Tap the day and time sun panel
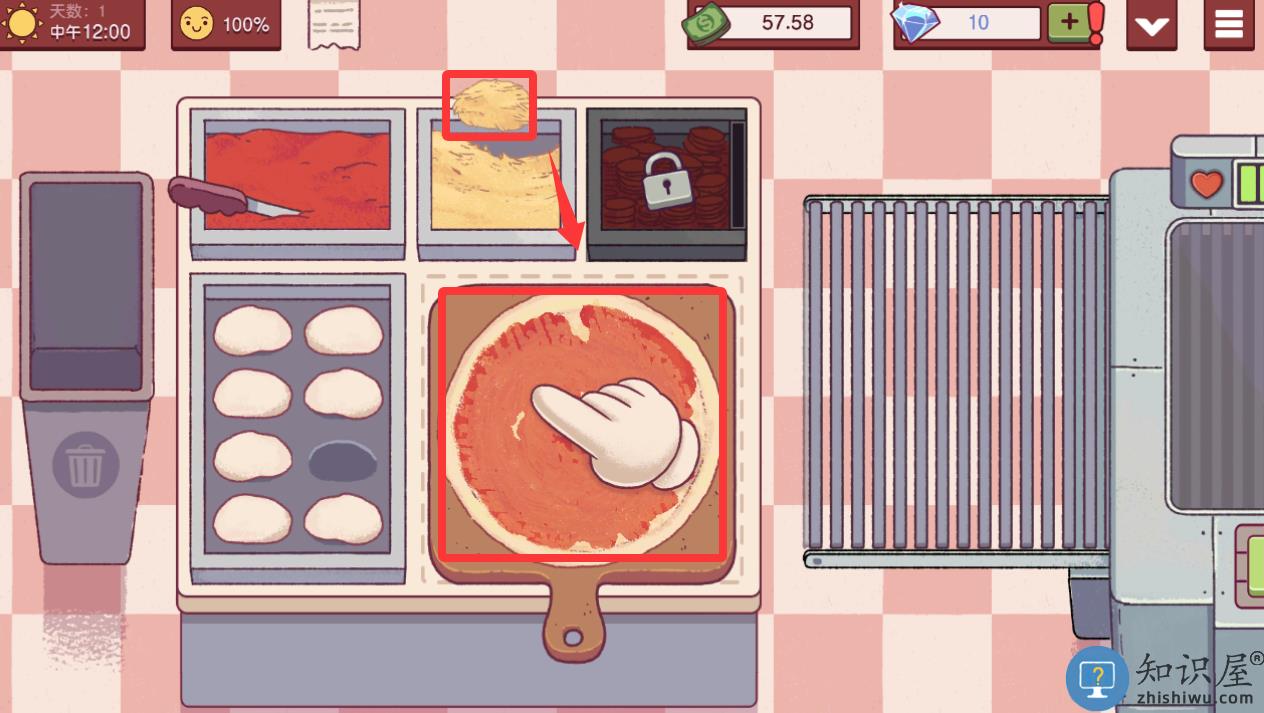Image resolution: width=1264 pixels, height=713 pixels. pos(72,23)
